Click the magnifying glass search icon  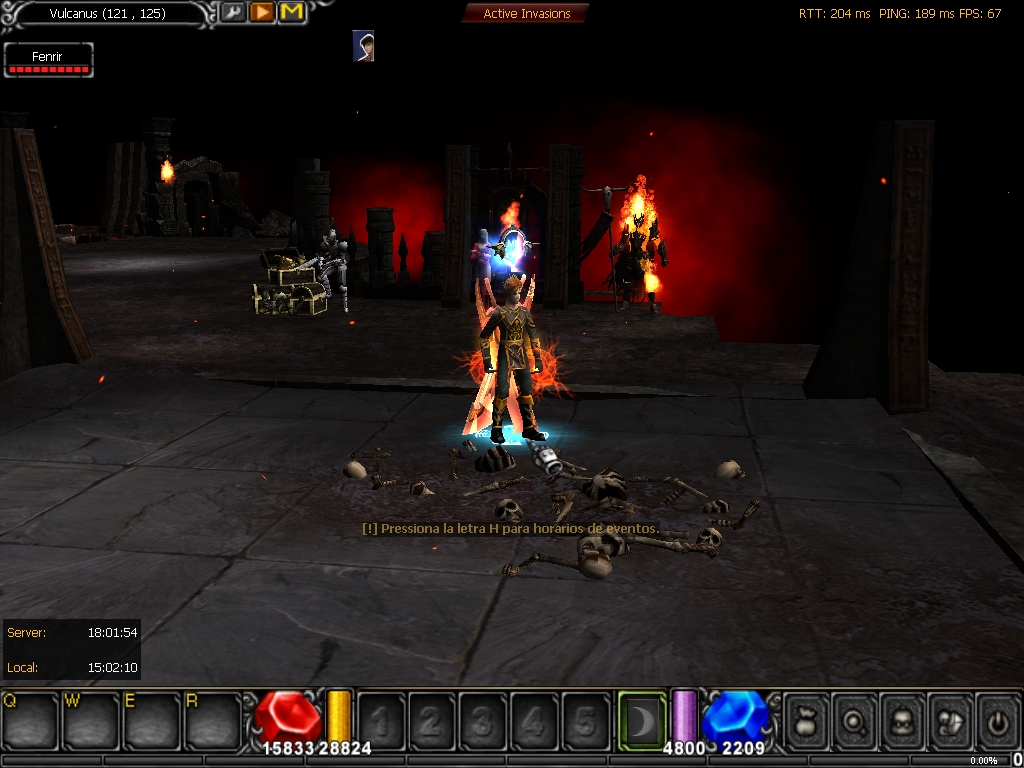click(854, 720)
